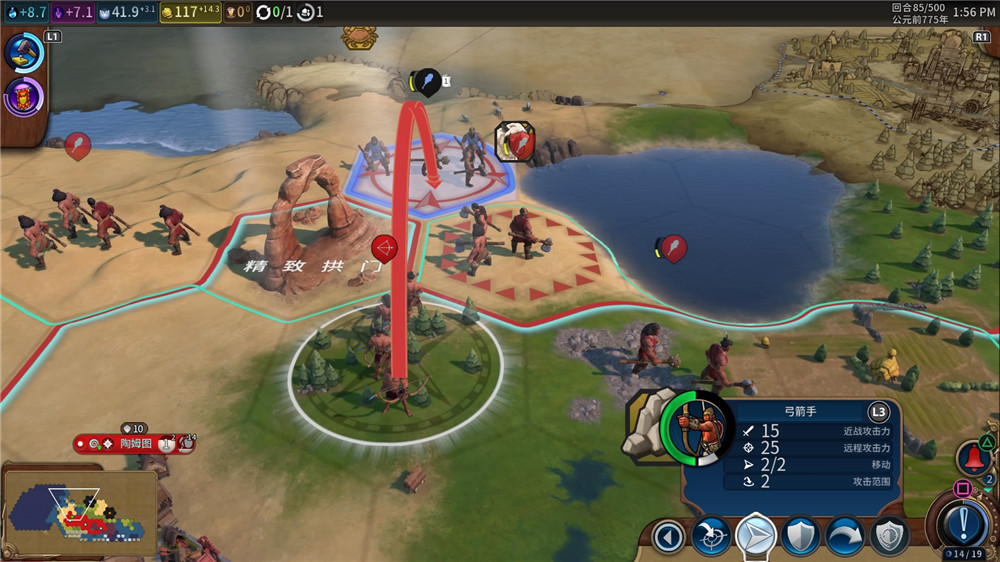The width and height of the screenshot is (1000, 562).
Task: Show the faith yield in top bar
Action: click(x=127, y=12)
